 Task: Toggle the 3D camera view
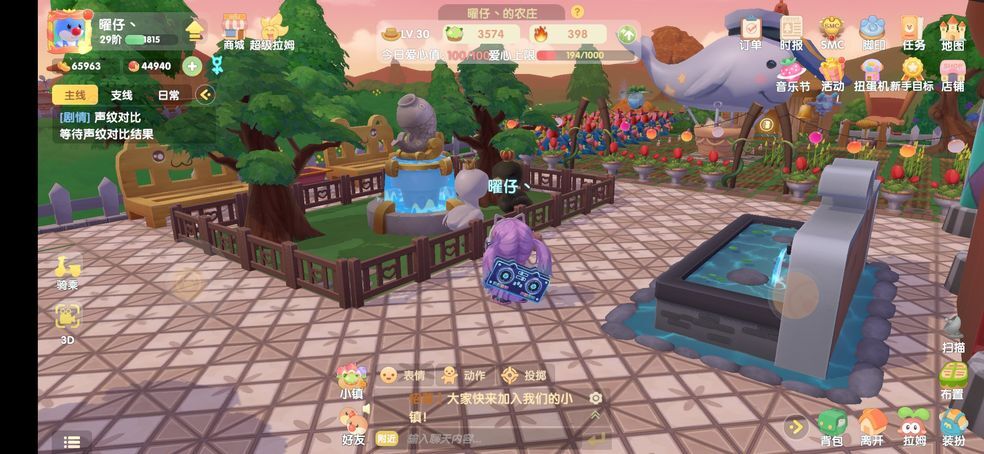[x=67, y=322]
